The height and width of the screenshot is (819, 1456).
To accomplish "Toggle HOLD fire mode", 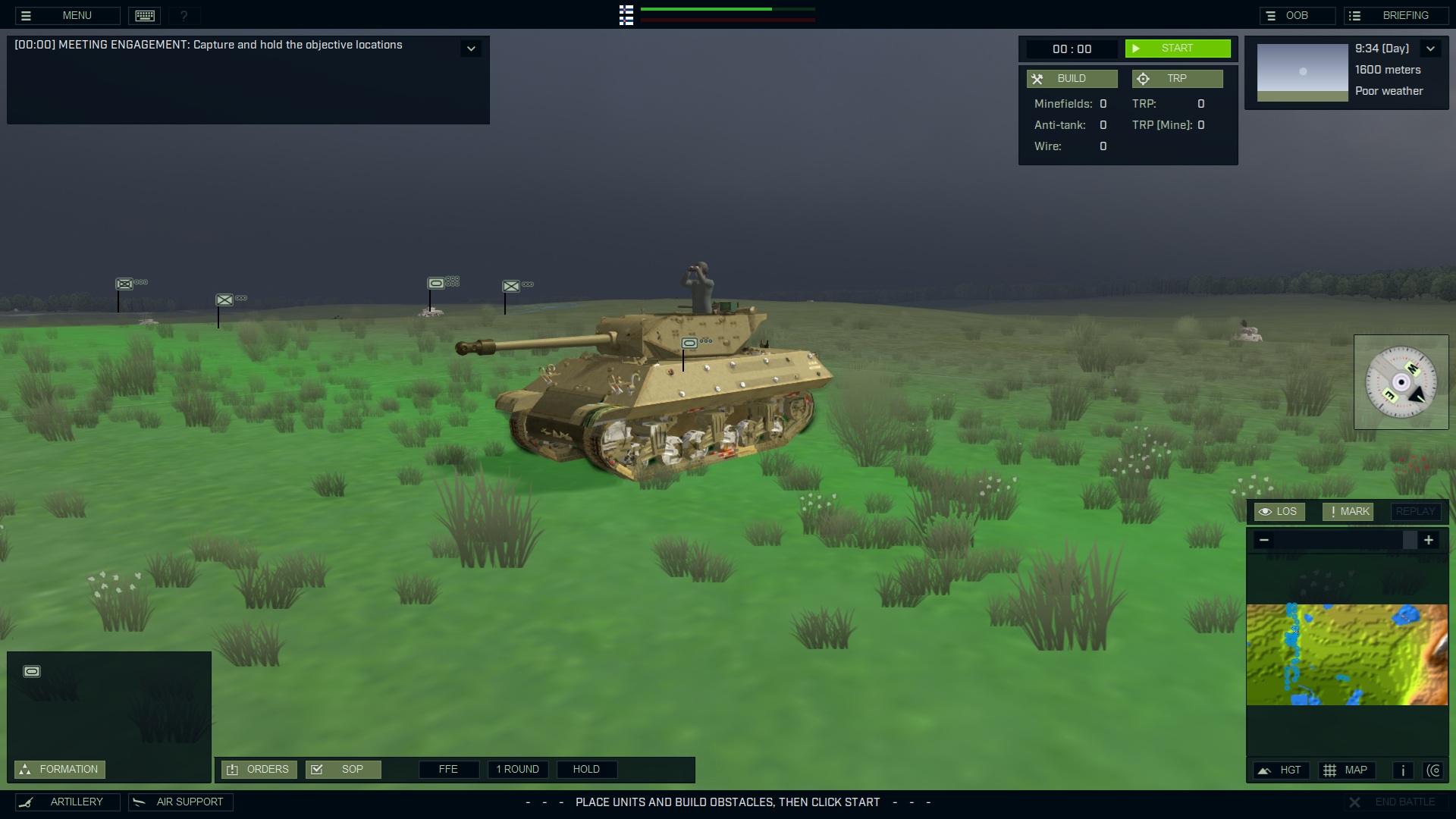I will click(x=587, y=769).
